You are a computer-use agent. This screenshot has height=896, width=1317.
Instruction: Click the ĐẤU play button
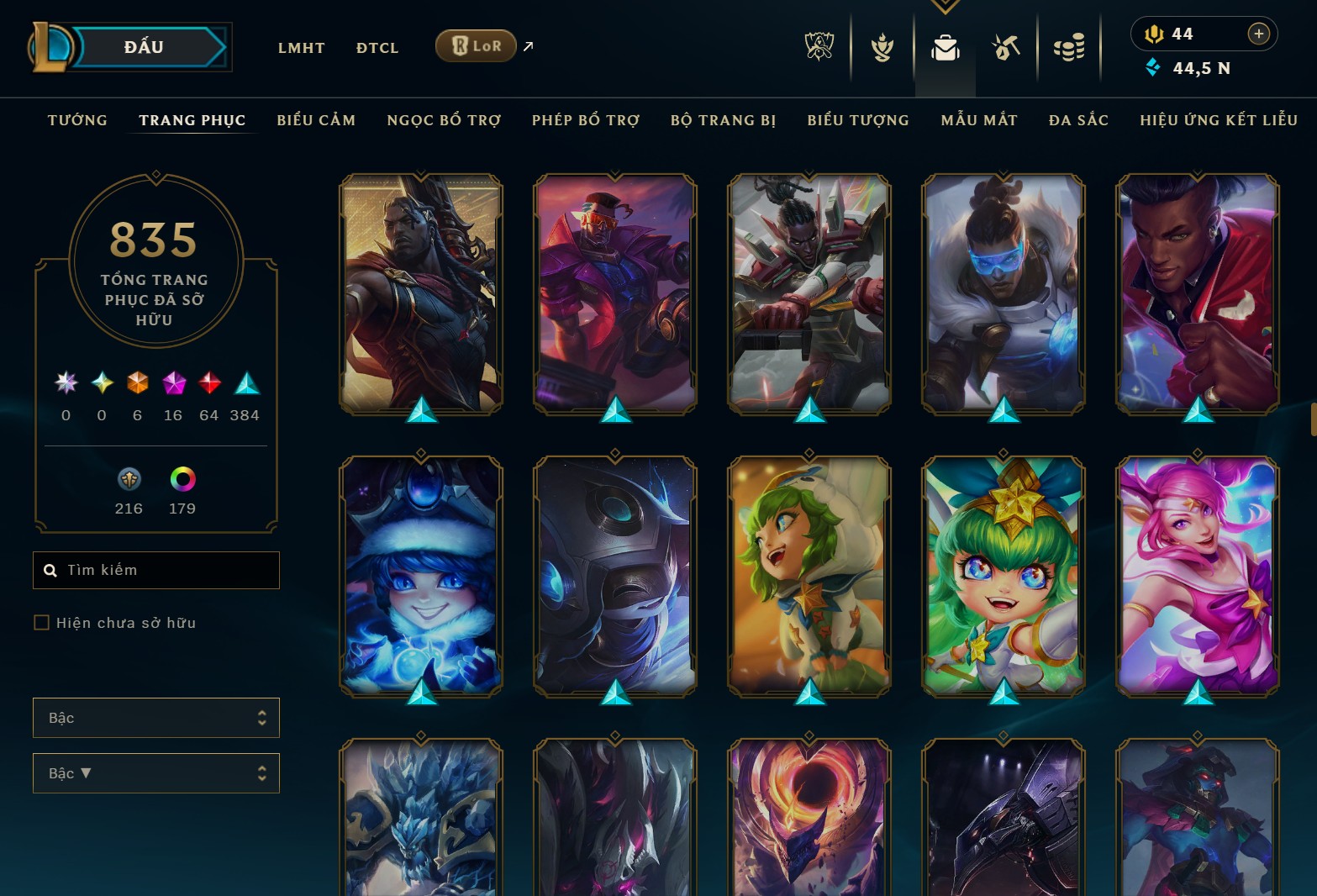(x=143, y=47)
